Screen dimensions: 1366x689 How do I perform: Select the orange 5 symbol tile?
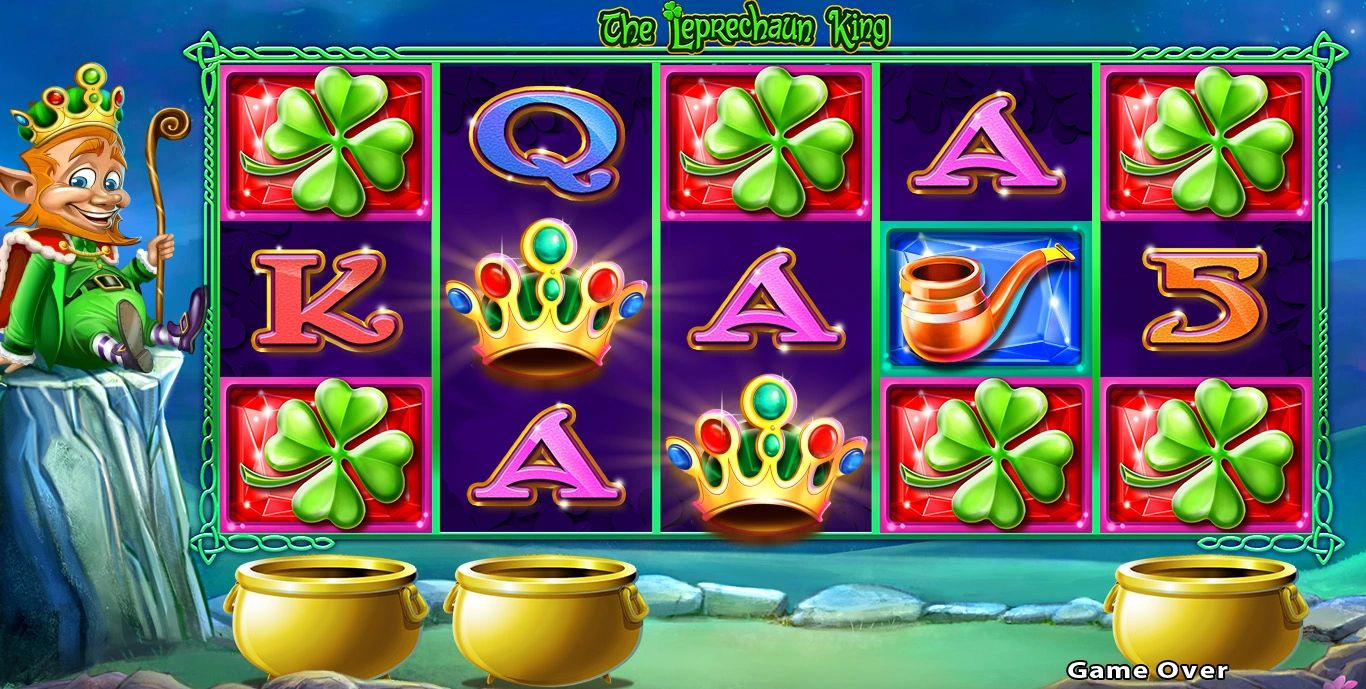click(1205, 298)
